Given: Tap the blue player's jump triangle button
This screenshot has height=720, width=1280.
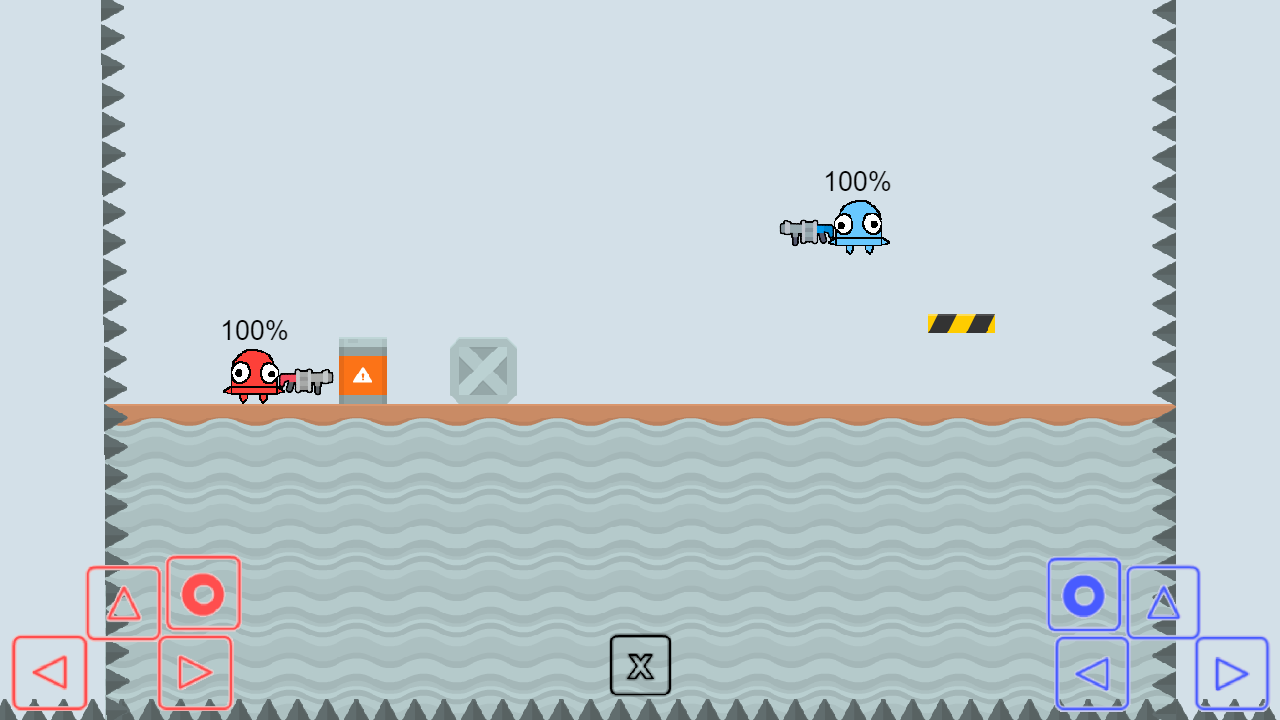Looking at the screenshot, I should (1162, 601).
